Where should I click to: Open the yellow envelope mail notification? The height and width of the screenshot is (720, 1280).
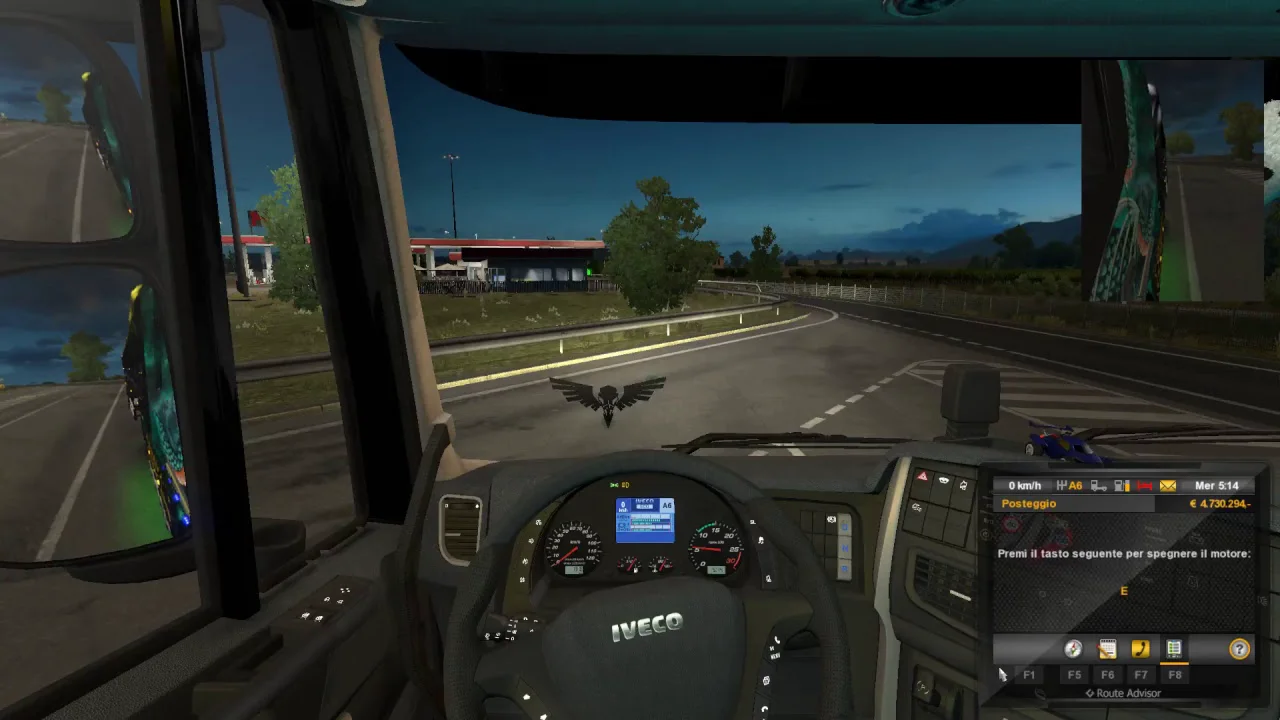(1168, 486)
